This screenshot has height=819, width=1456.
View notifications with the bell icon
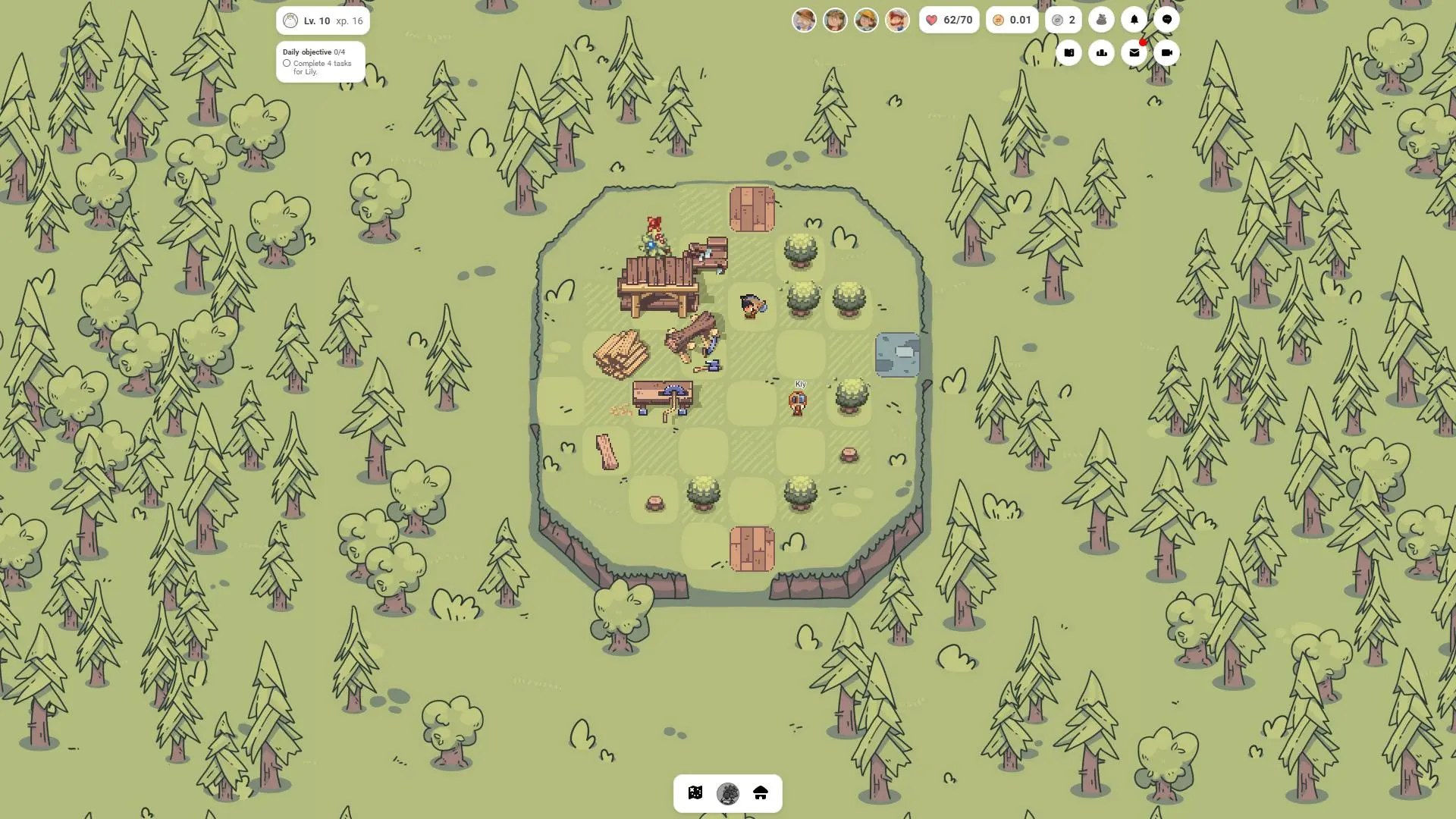pos(1134,19)
